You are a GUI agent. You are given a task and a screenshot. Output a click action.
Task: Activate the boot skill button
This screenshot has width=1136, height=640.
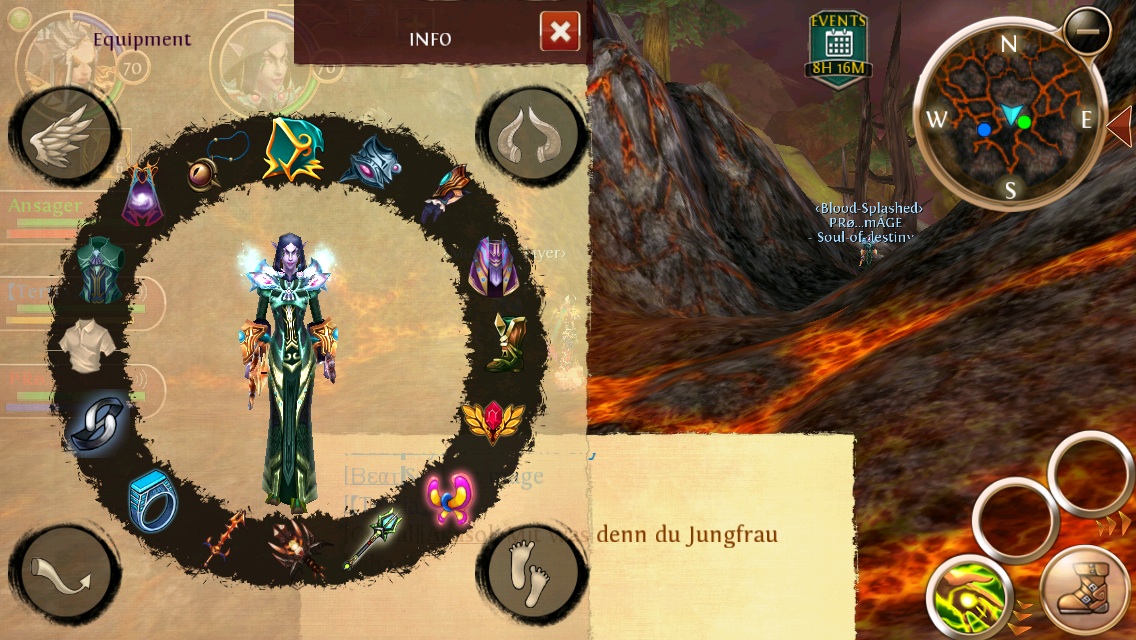tap(1084, 592)
